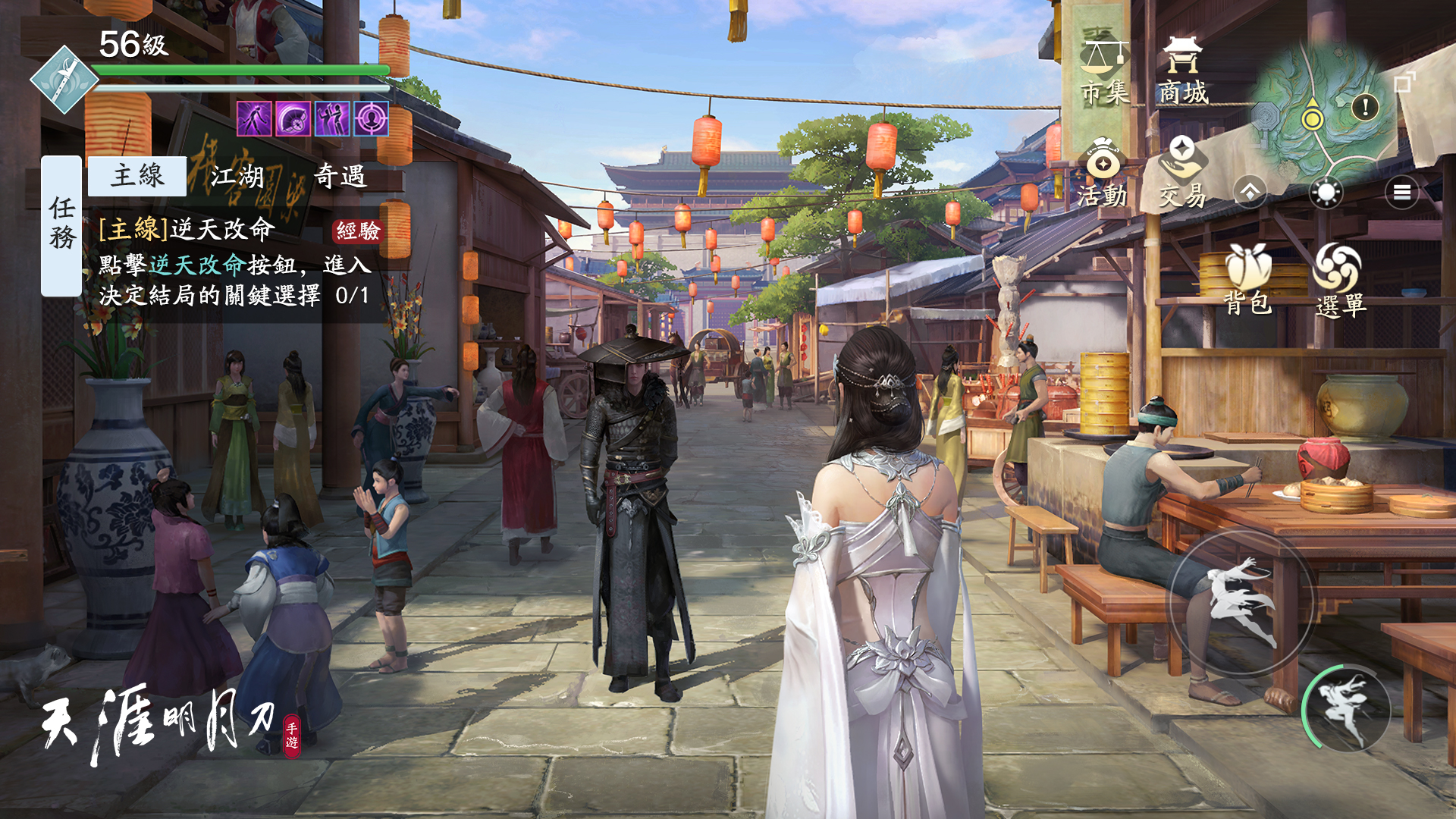Open the 活動 activities icon
The image size is (1456, 819).
click(1101, 163)
